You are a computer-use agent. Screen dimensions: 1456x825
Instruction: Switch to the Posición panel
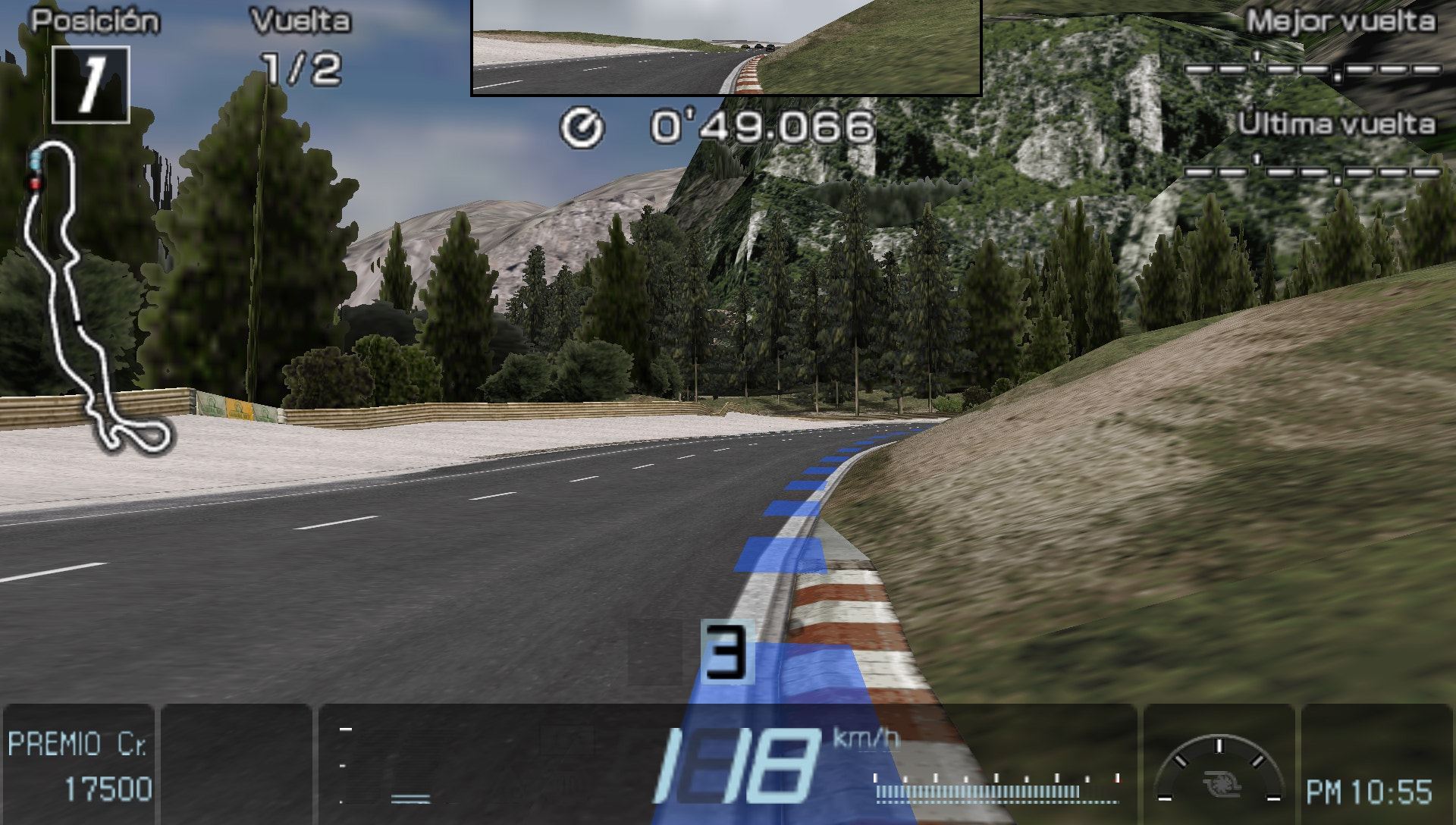pyautogui.click(x=97, y=20)
